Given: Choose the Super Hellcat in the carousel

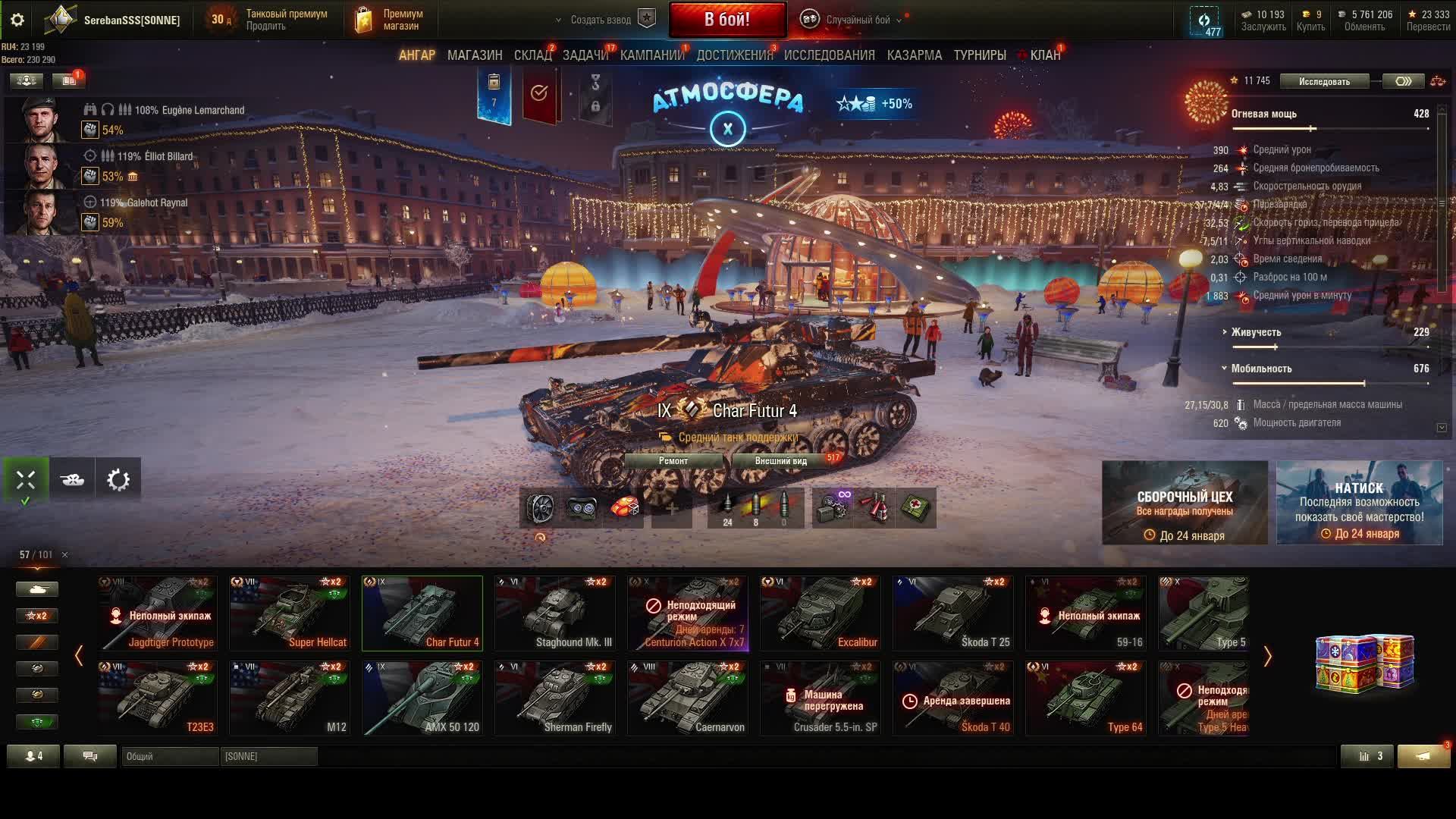Looking at the screenshot, I should (x=290, y=613).
